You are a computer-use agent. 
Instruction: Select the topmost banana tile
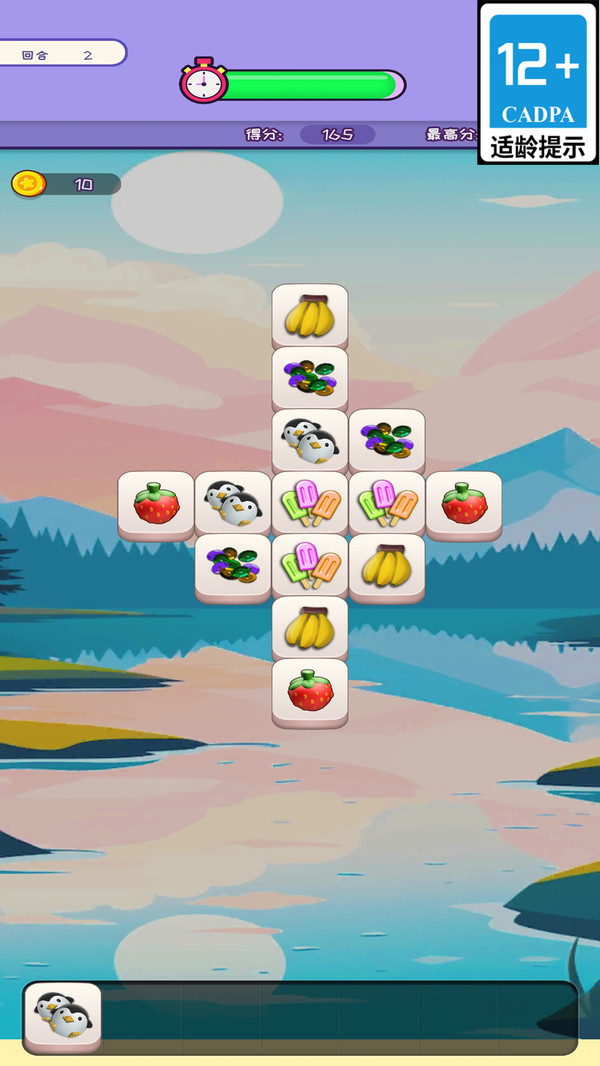pyautogui.click(x=310, y=317)
